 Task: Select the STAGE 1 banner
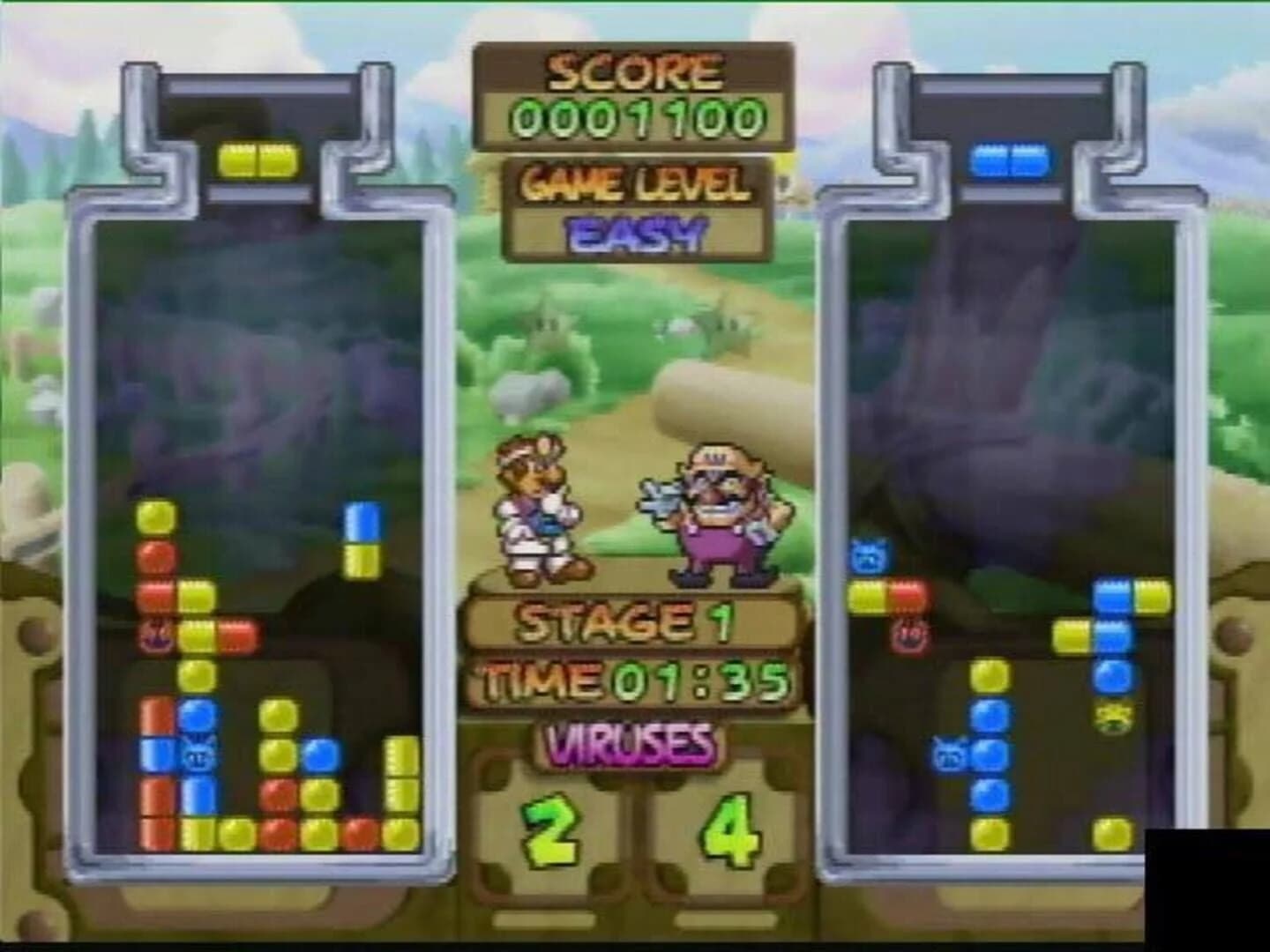pyautogui.click(x=628, y=622)
